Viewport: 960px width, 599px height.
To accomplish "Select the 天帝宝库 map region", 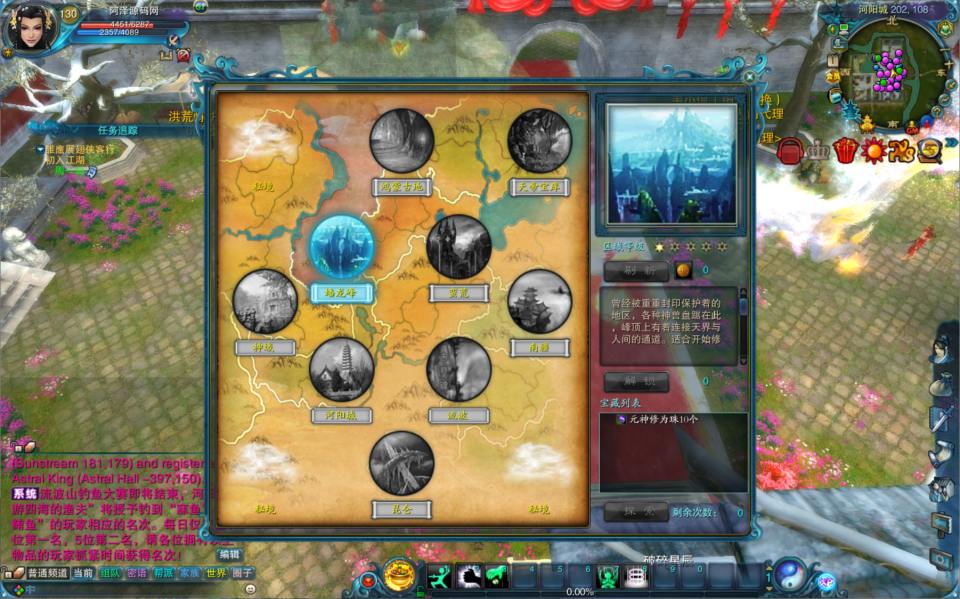I will 540,141.
